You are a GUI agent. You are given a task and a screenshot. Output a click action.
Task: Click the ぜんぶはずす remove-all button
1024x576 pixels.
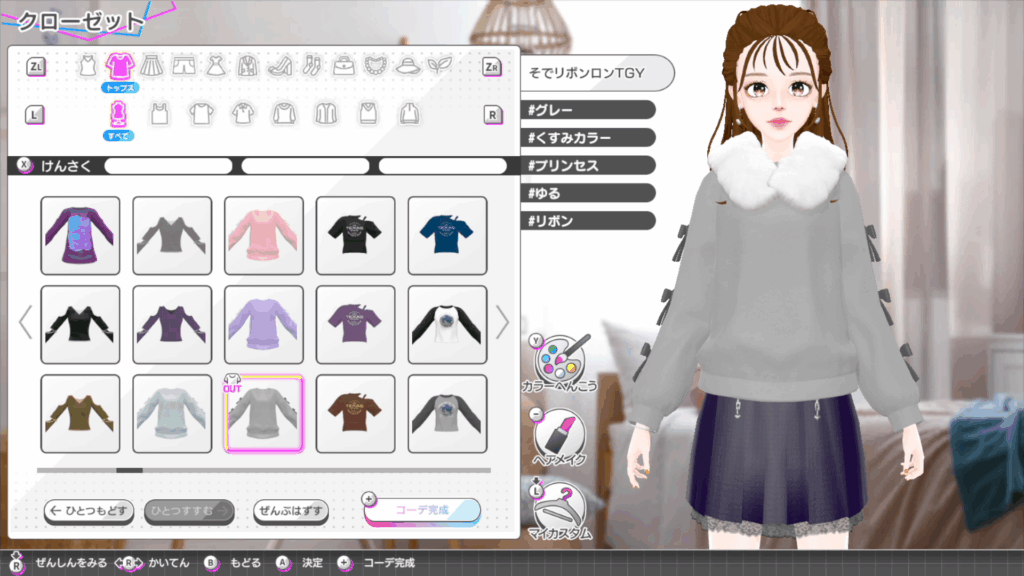[x=291, y=511]
